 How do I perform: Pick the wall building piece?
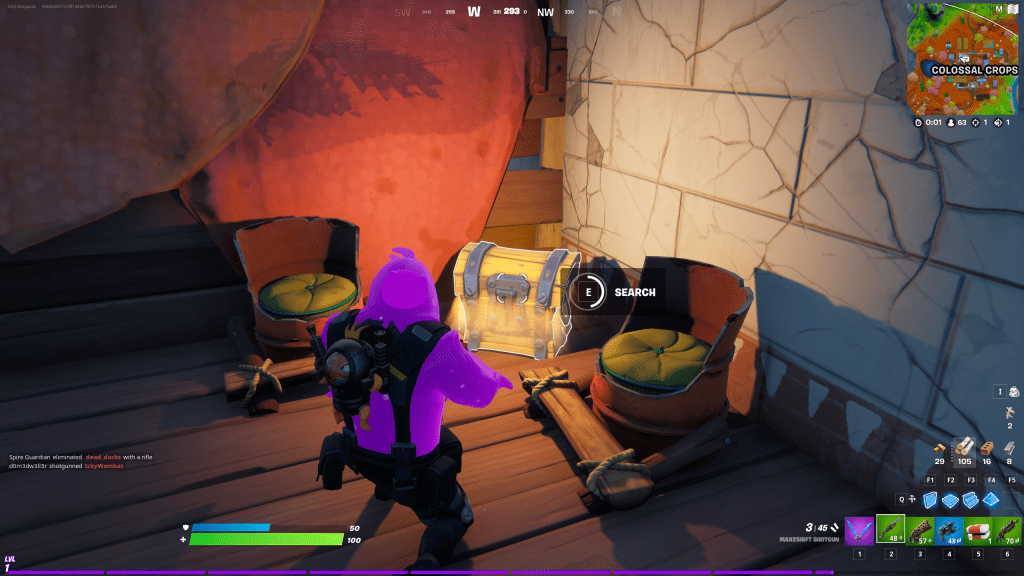(929, 499)
